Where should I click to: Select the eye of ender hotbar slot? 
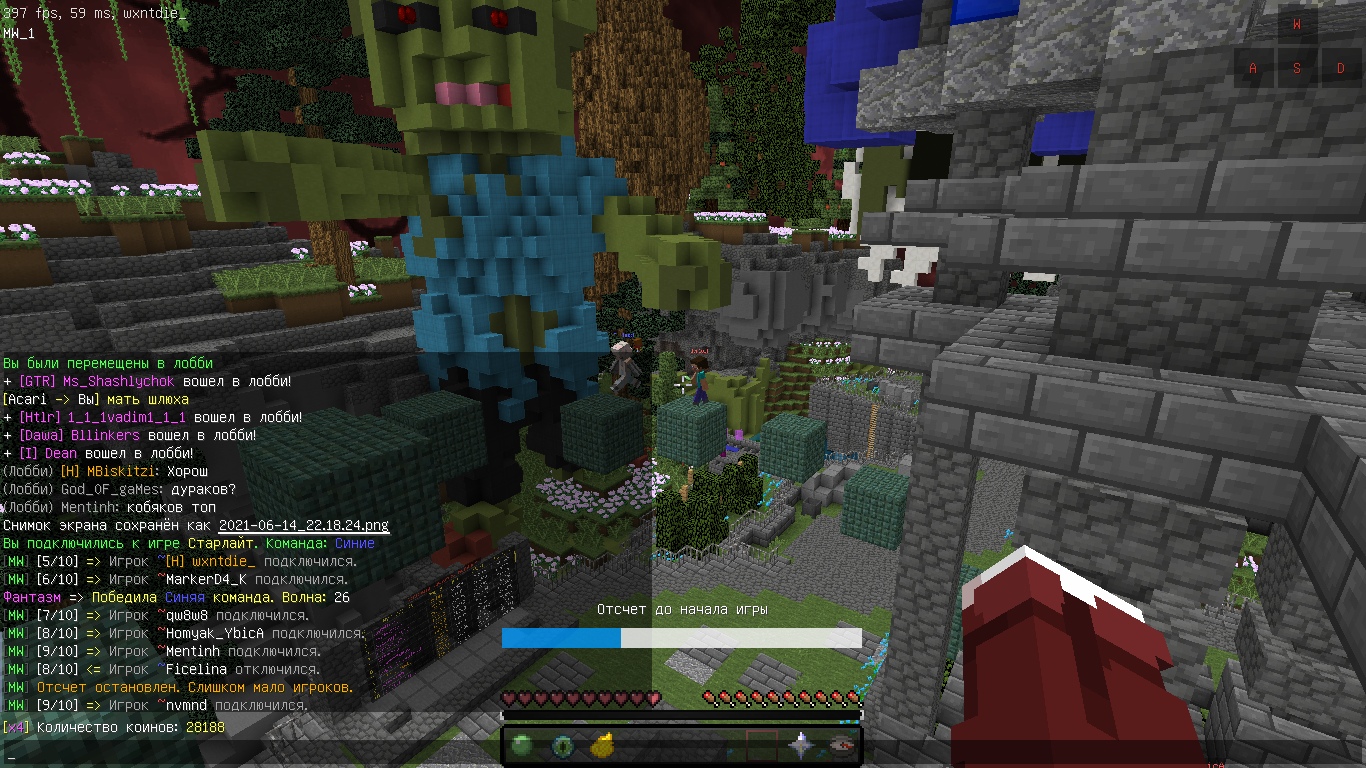tap(561, 745)
